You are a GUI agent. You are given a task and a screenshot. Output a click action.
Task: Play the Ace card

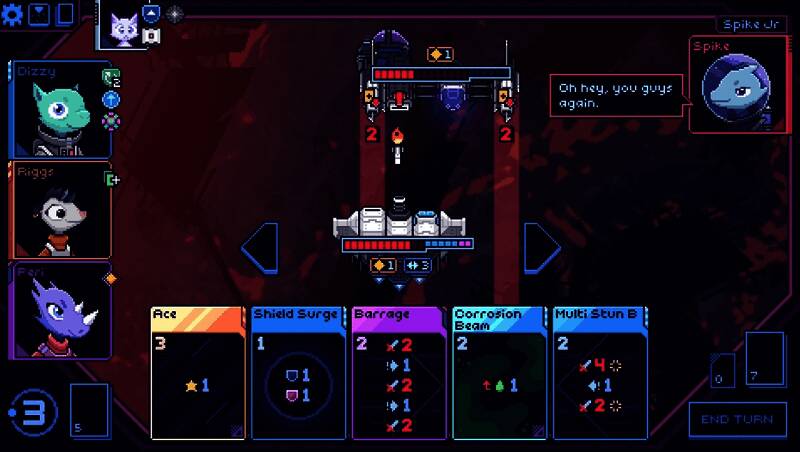click(x=197, y=372)
